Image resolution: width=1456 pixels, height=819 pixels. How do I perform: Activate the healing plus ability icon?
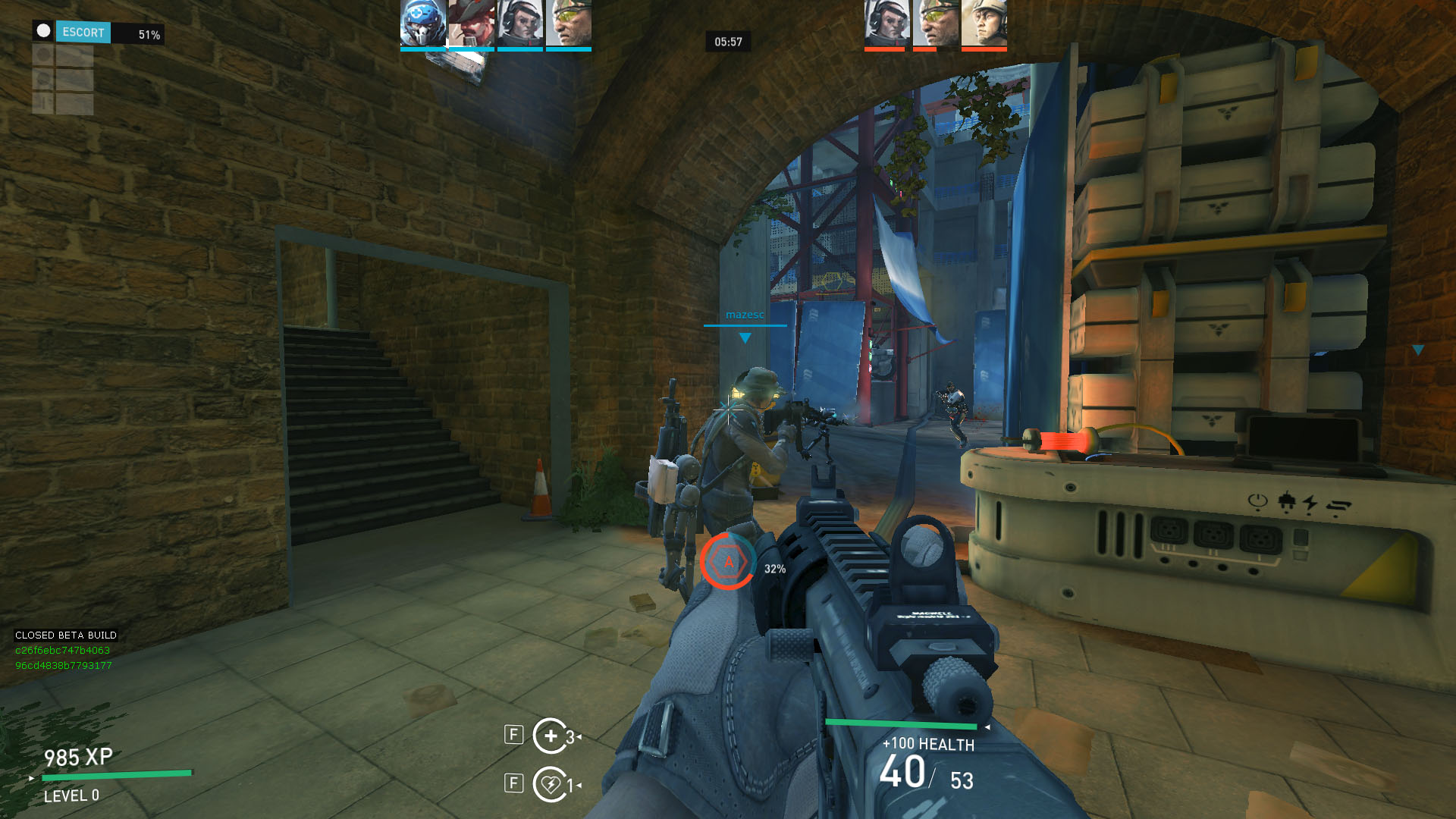[551, 736]
